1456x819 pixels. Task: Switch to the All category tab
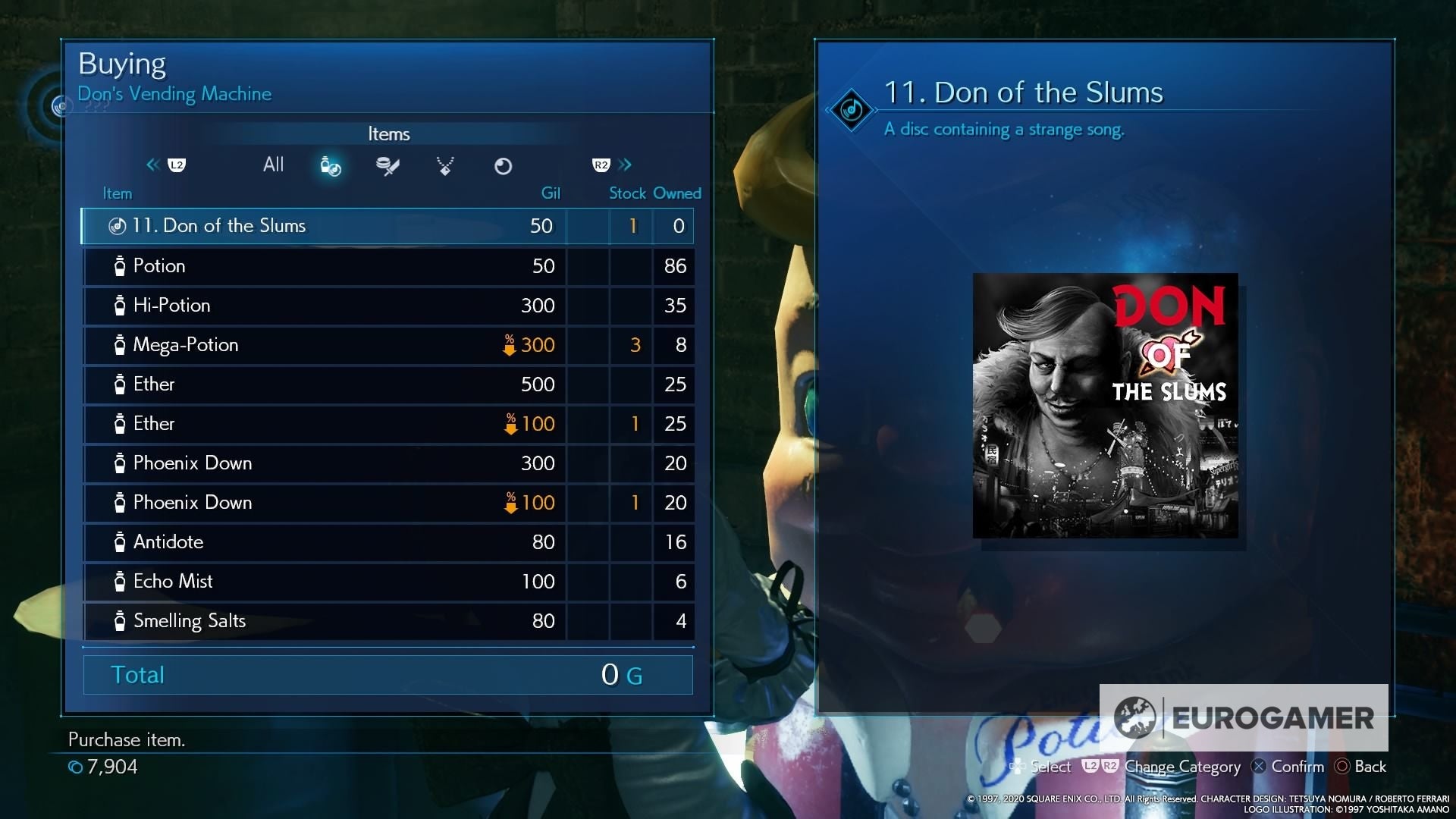(273, 165)
